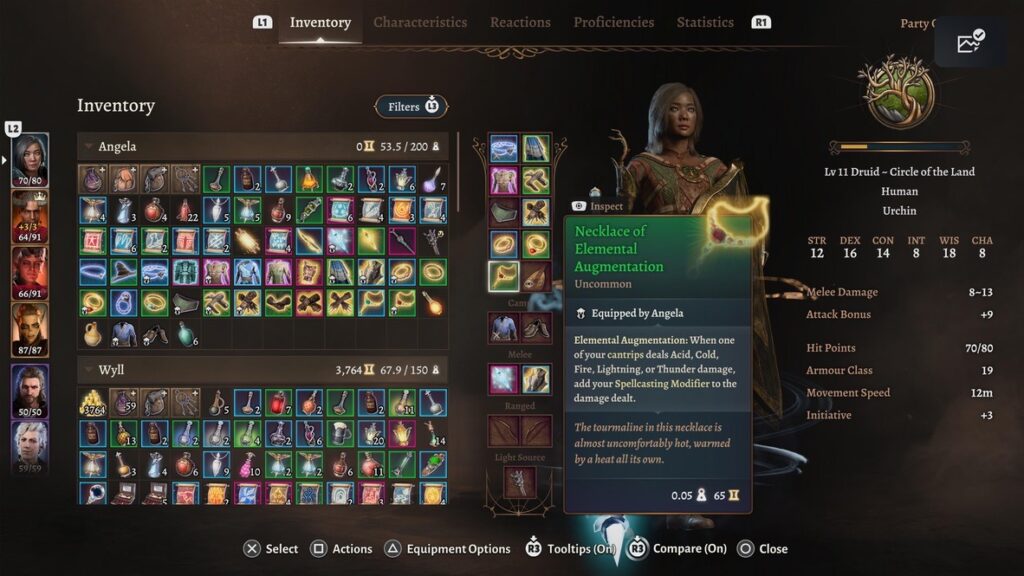Screen dimensions: 1024x576
Task: Select the camp shirt clothing slot
Action: (x=504, y=328)
